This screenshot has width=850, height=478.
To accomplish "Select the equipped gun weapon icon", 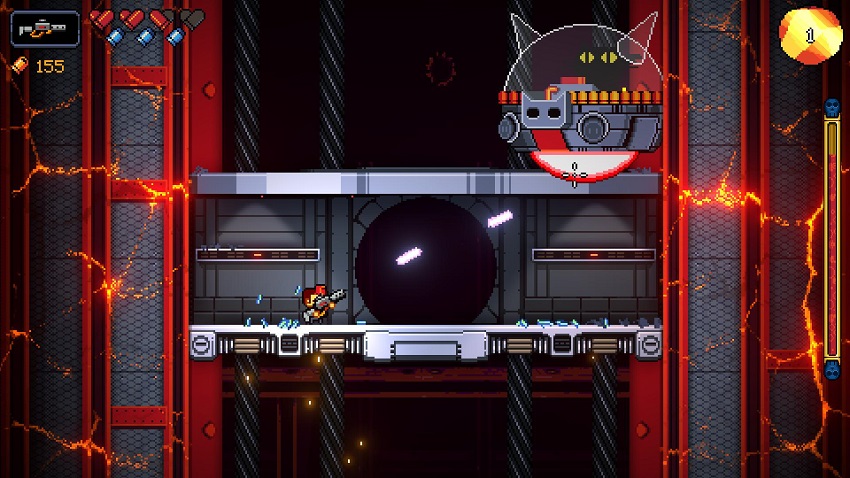I will tap(45, 28).
